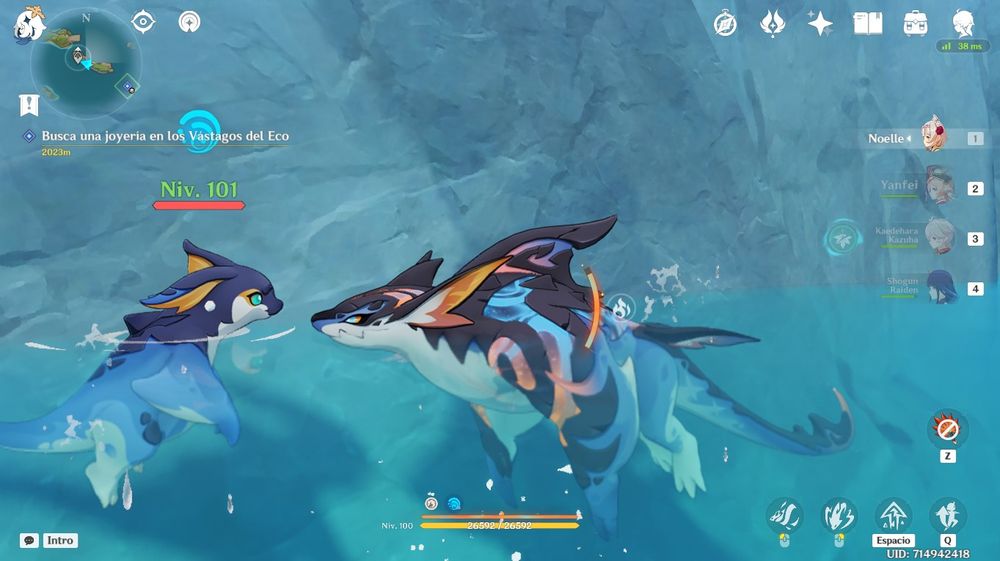
Task: Switch to Kaedehara Kazuha in the party
Action: [935, 239]
